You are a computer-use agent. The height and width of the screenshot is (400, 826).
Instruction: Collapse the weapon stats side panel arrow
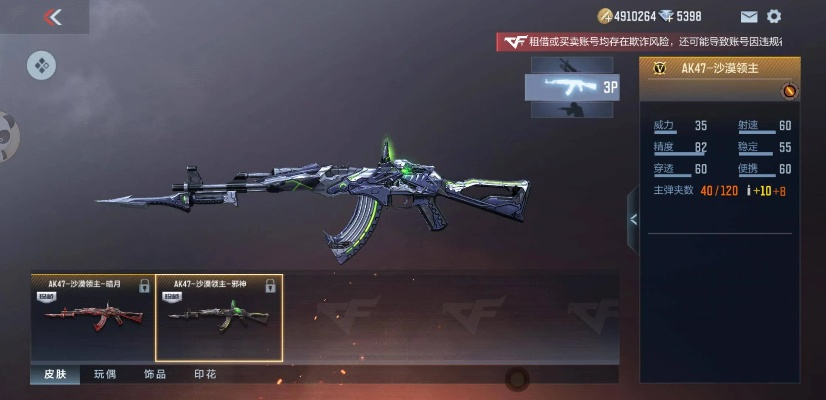click(x=632, y=219)
